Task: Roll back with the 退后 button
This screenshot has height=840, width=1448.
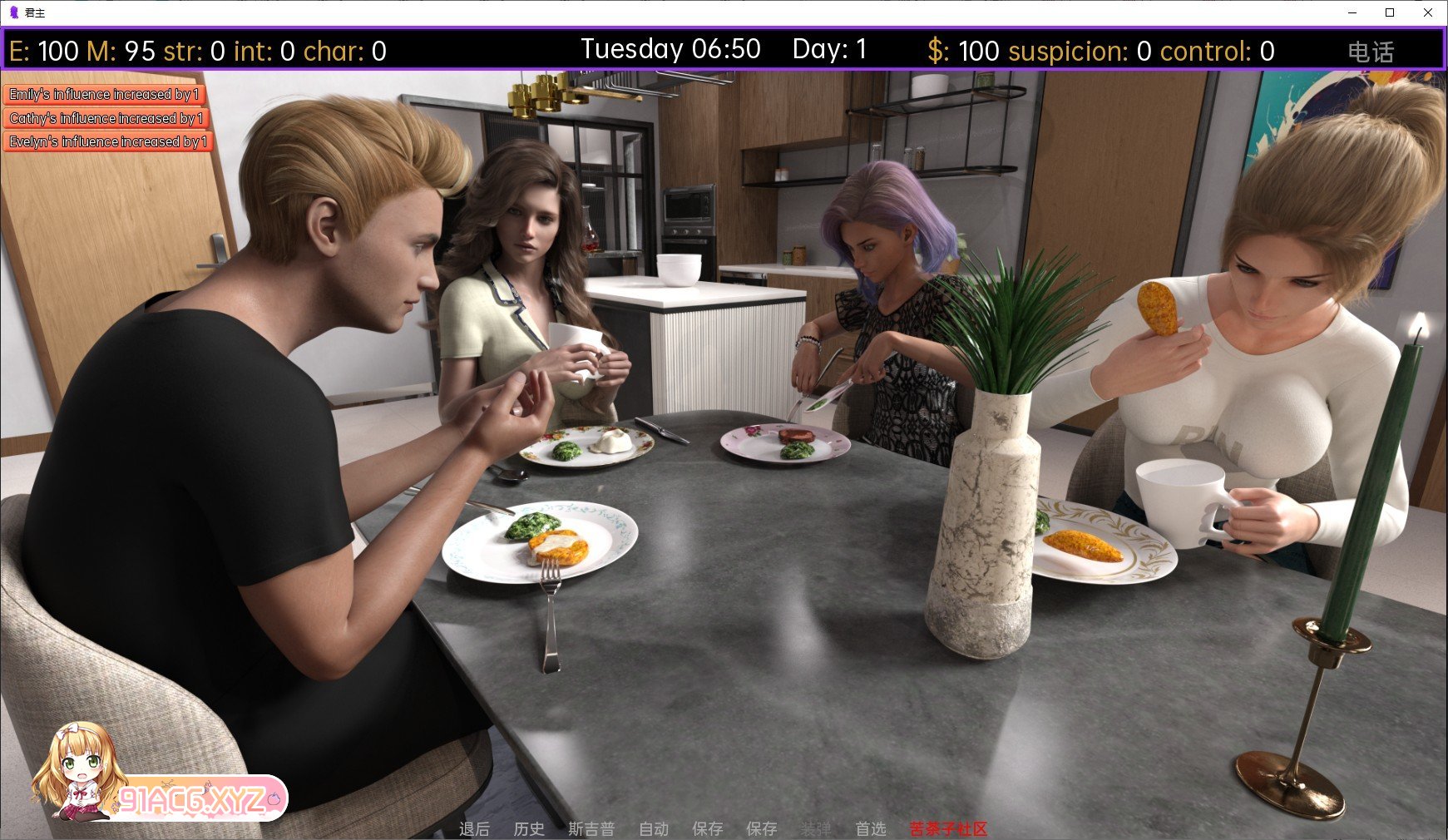Action: (474, 828)
